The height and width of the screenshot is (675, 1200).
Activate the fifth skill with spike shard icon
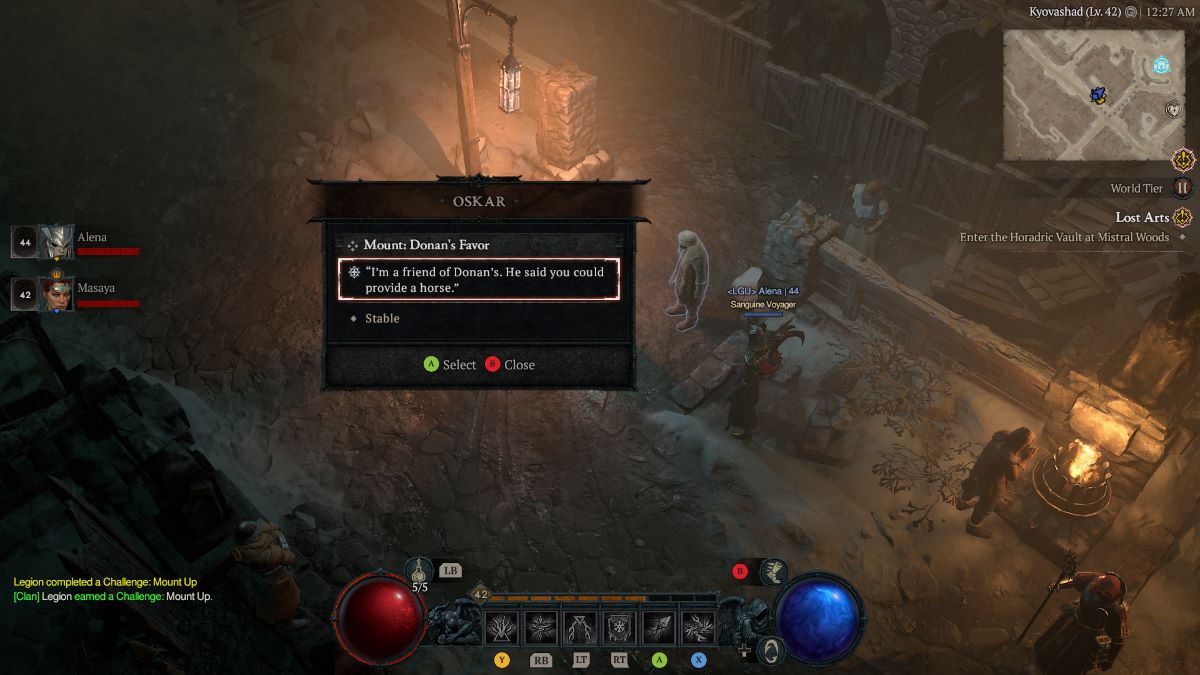coord(659,628)
